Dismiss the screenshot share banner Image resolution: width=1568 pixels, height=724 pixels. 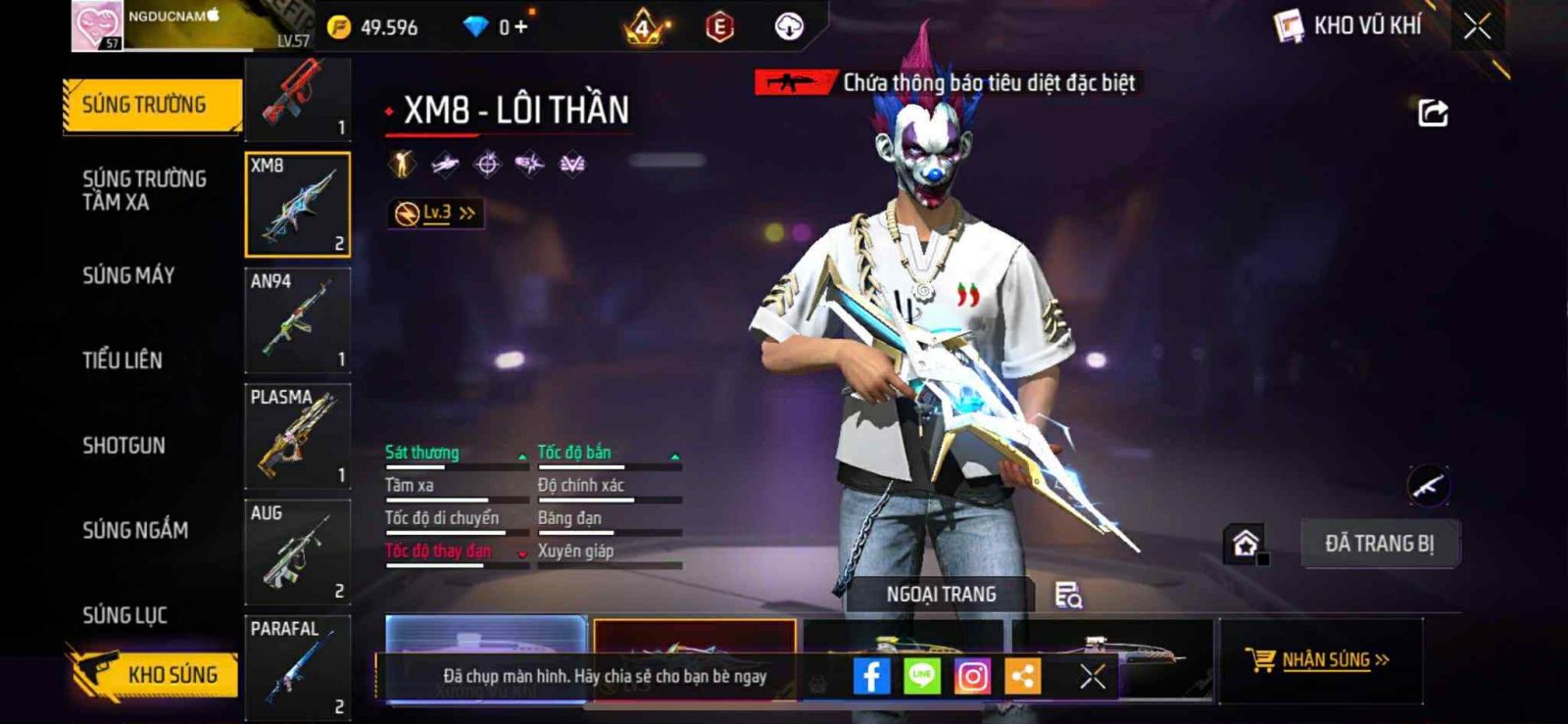click(x=1093, y=676)
